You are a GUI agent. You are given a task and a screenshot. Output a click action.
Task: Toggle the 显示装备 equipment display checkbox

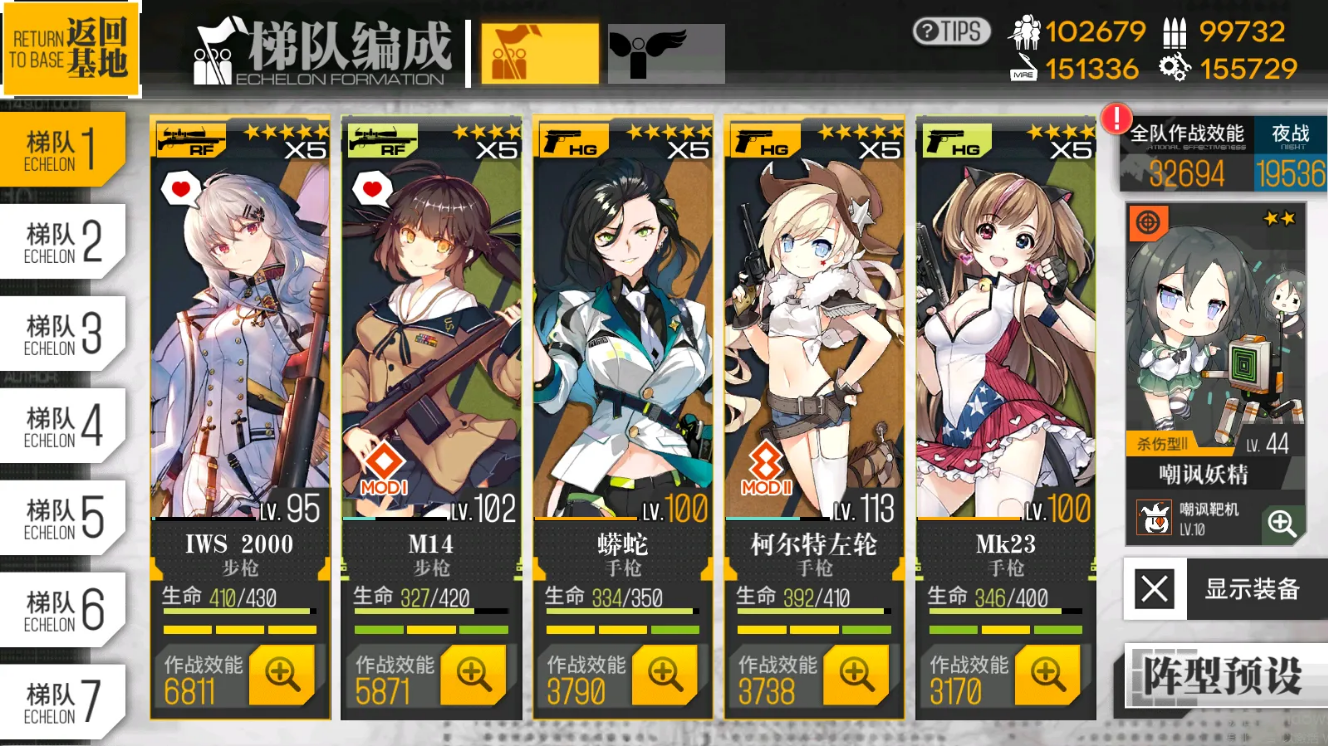tap(1152, 590)
